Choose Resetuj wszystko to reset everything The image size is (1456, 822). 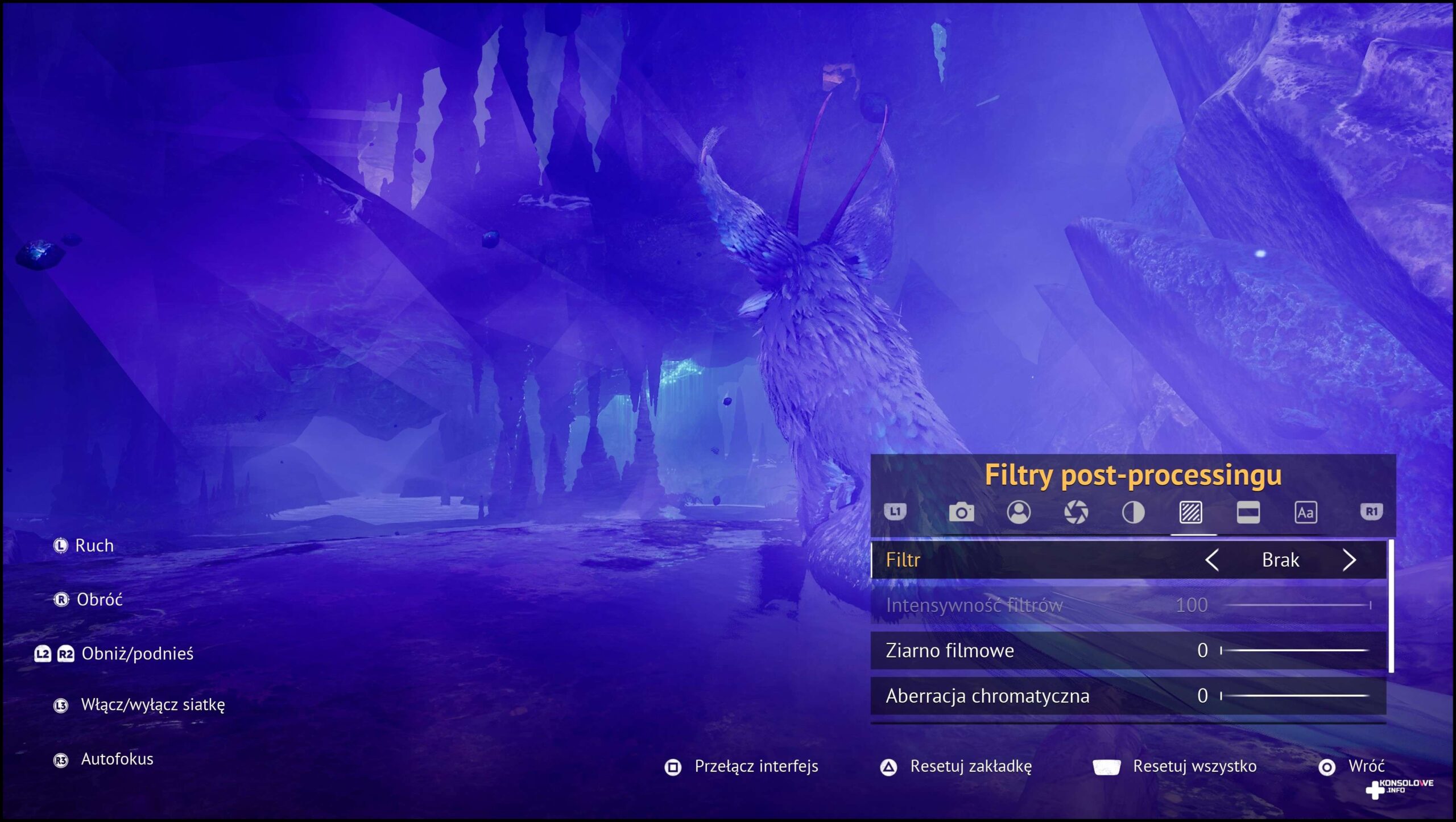1194,766
